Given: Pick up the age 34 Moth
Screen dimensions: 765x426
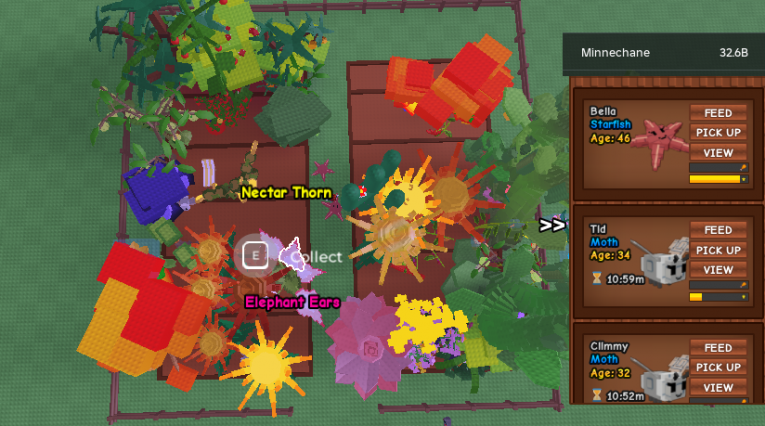Looking at the screenshot, I should pos(718,250).
